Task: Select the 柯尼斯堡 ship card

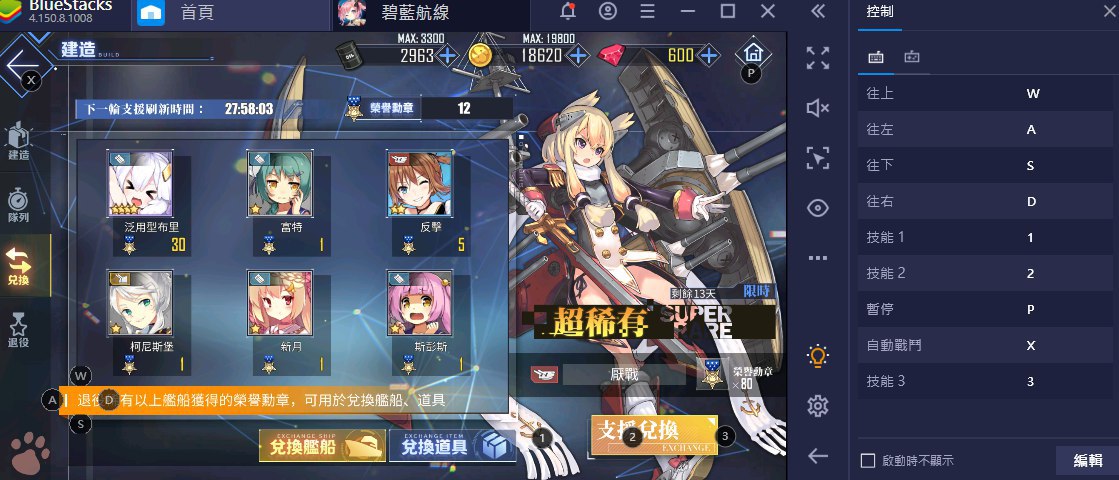Action: coord(140,305)
